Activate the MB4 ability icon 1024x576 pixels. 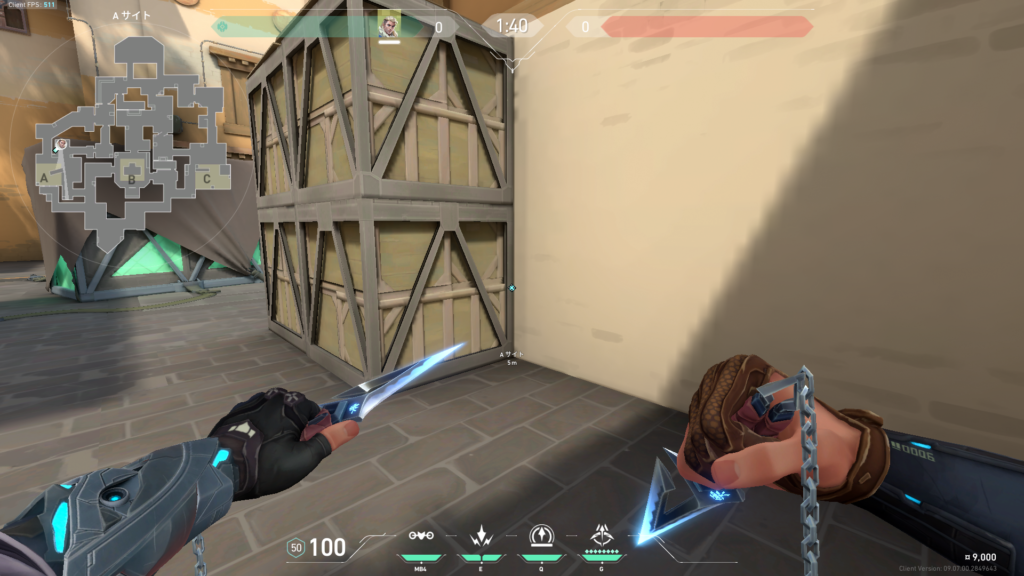[420, 536]
